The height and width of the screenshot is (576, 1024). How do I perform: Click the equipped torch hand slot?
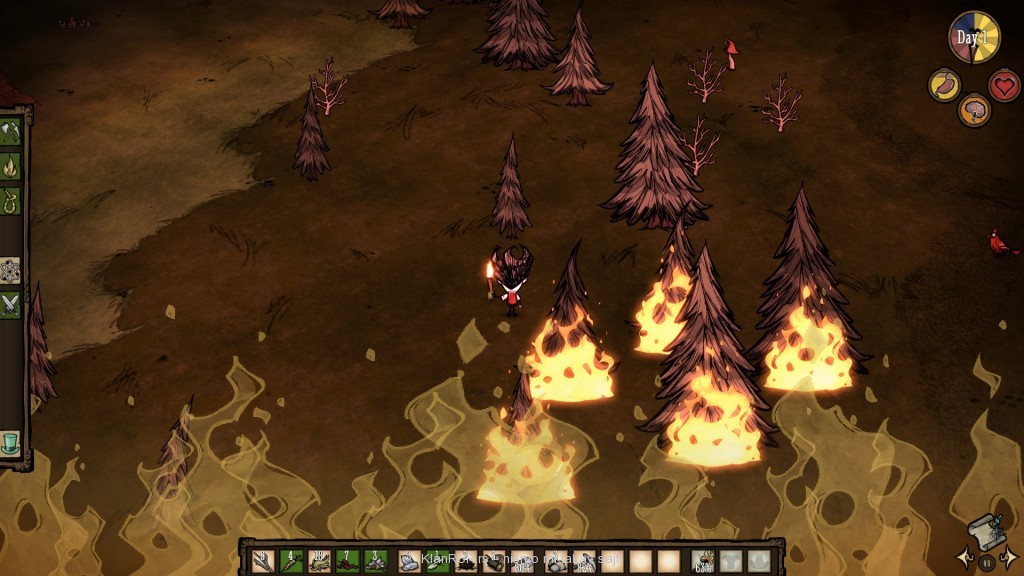pos(706,561)
